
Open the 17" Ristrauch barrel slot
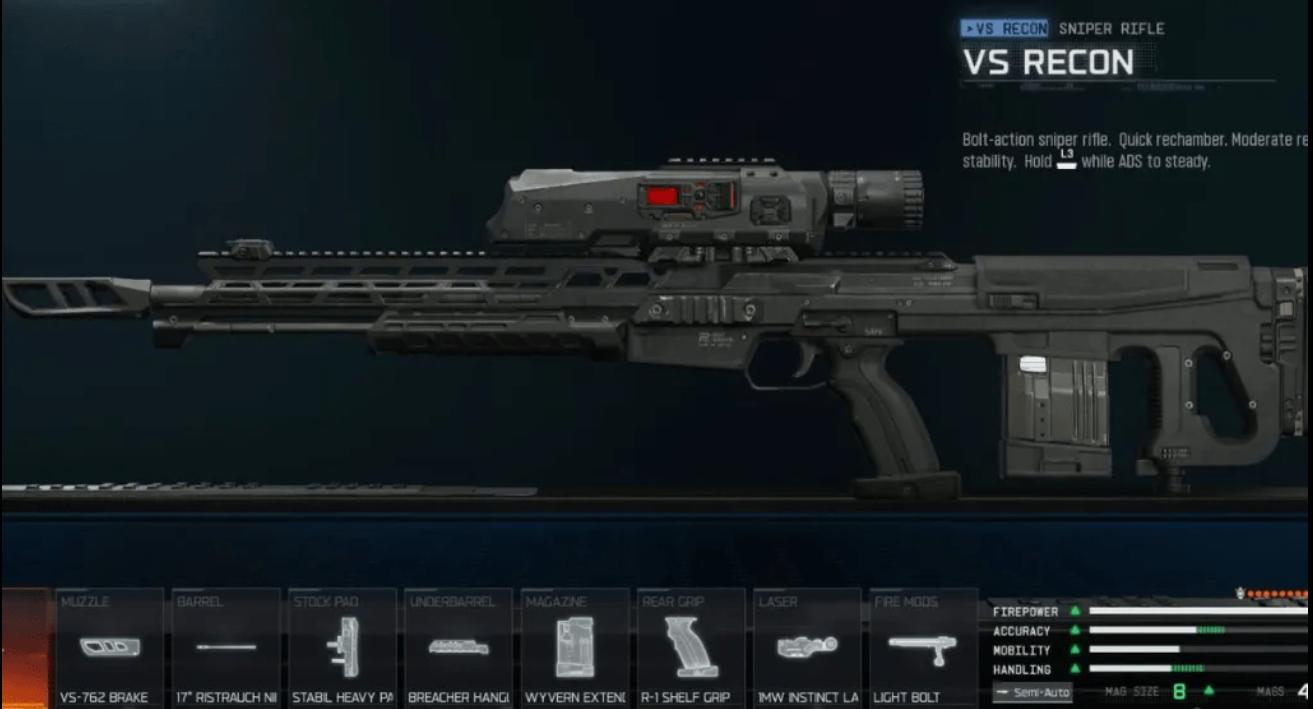pos(225,648)
